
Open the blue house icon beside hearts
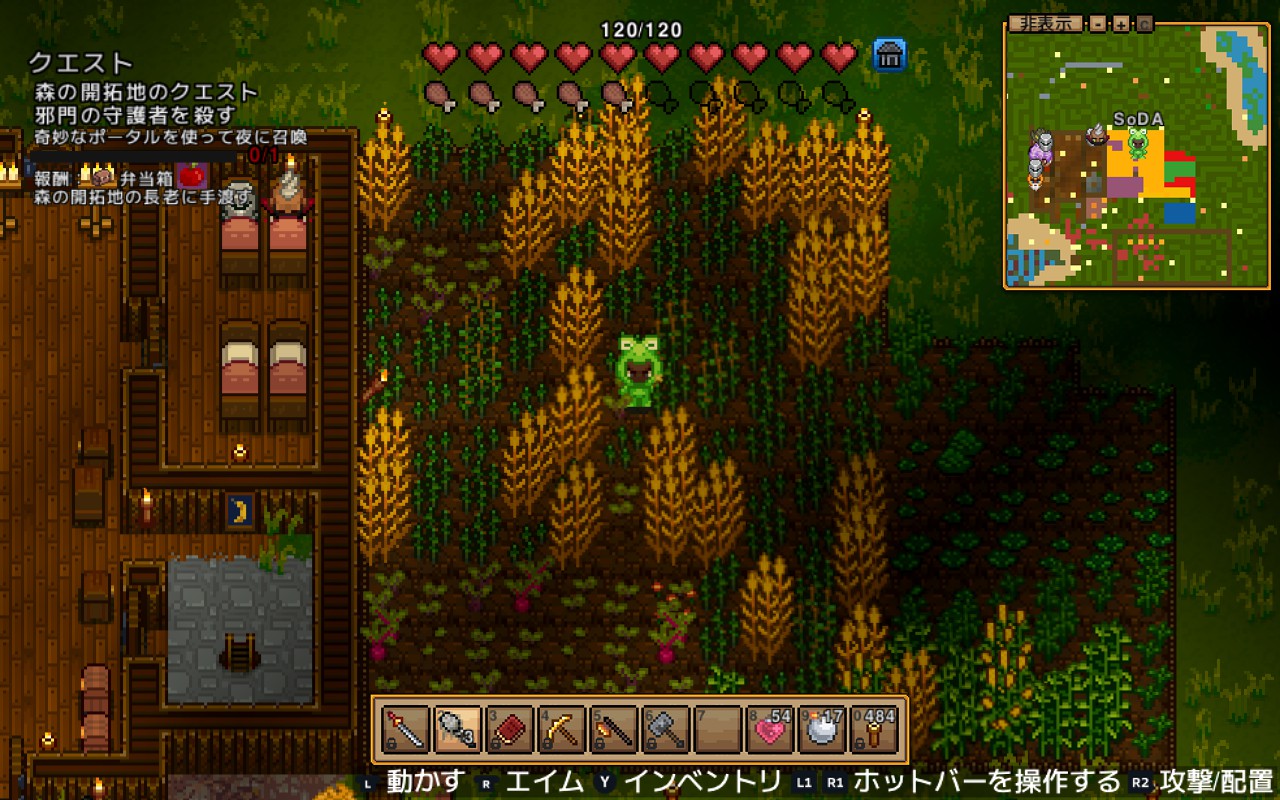click(x=889, y=55)
